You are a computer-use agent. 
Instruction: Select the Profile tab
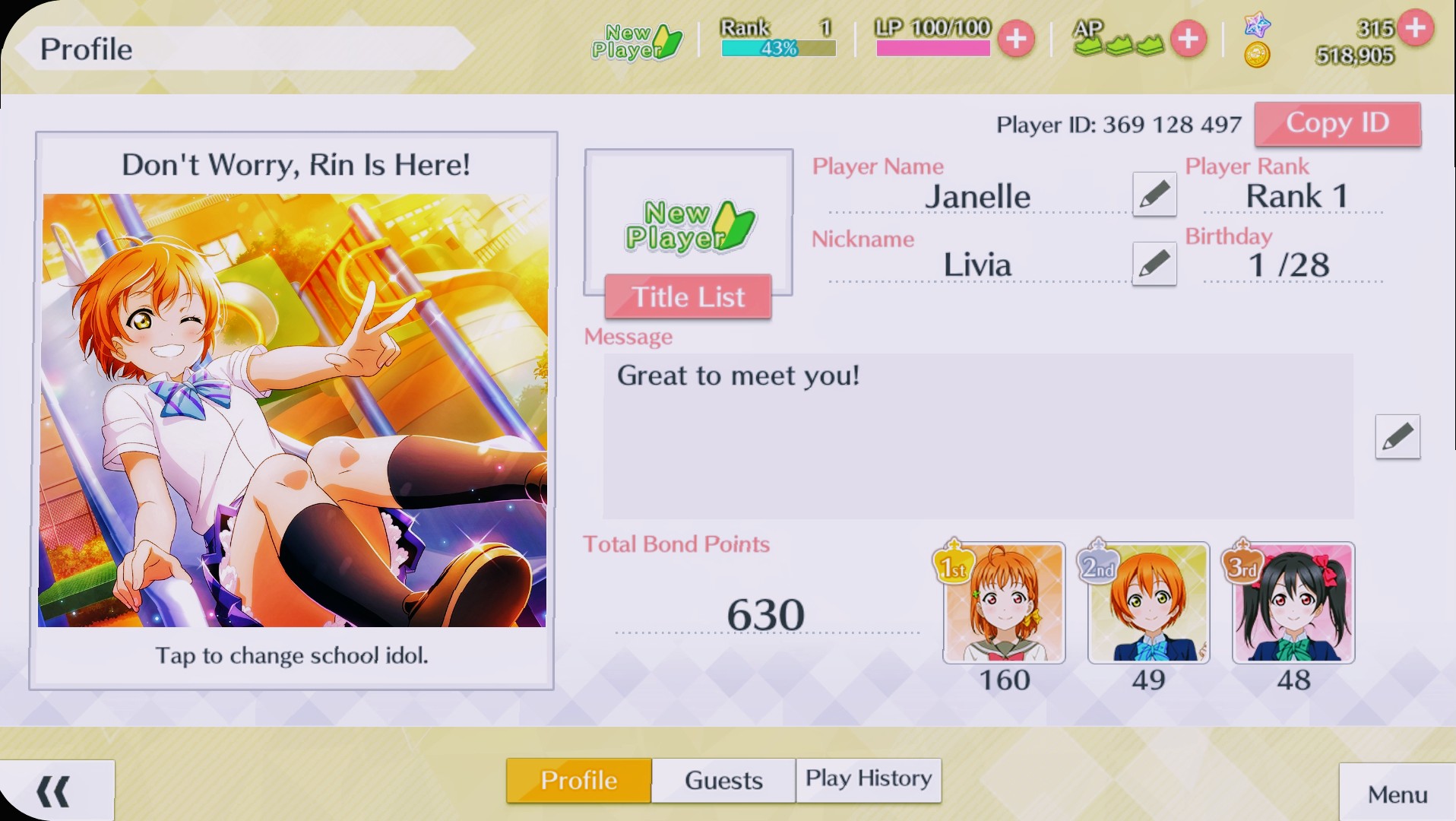(x=578, y=780)
